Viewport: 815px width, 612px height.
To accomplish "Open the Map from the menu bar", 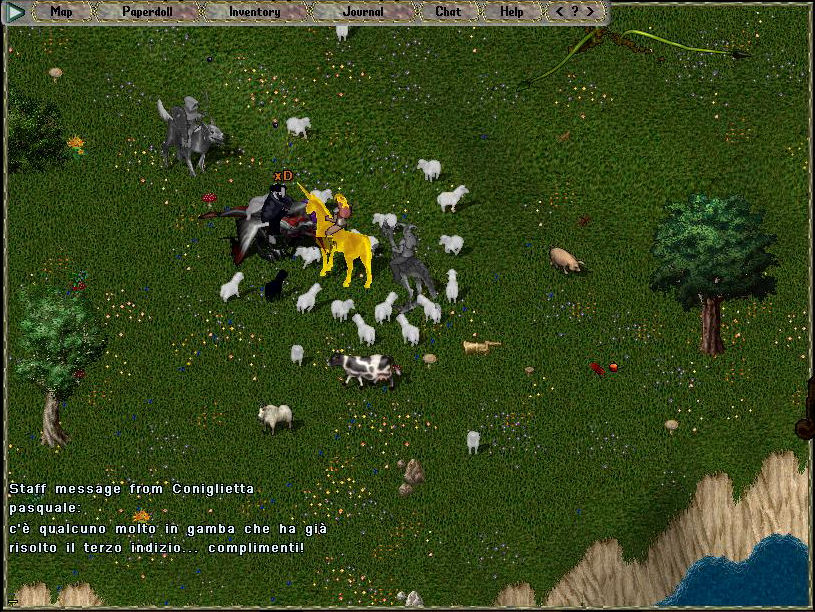I will (x=61, y=12).
